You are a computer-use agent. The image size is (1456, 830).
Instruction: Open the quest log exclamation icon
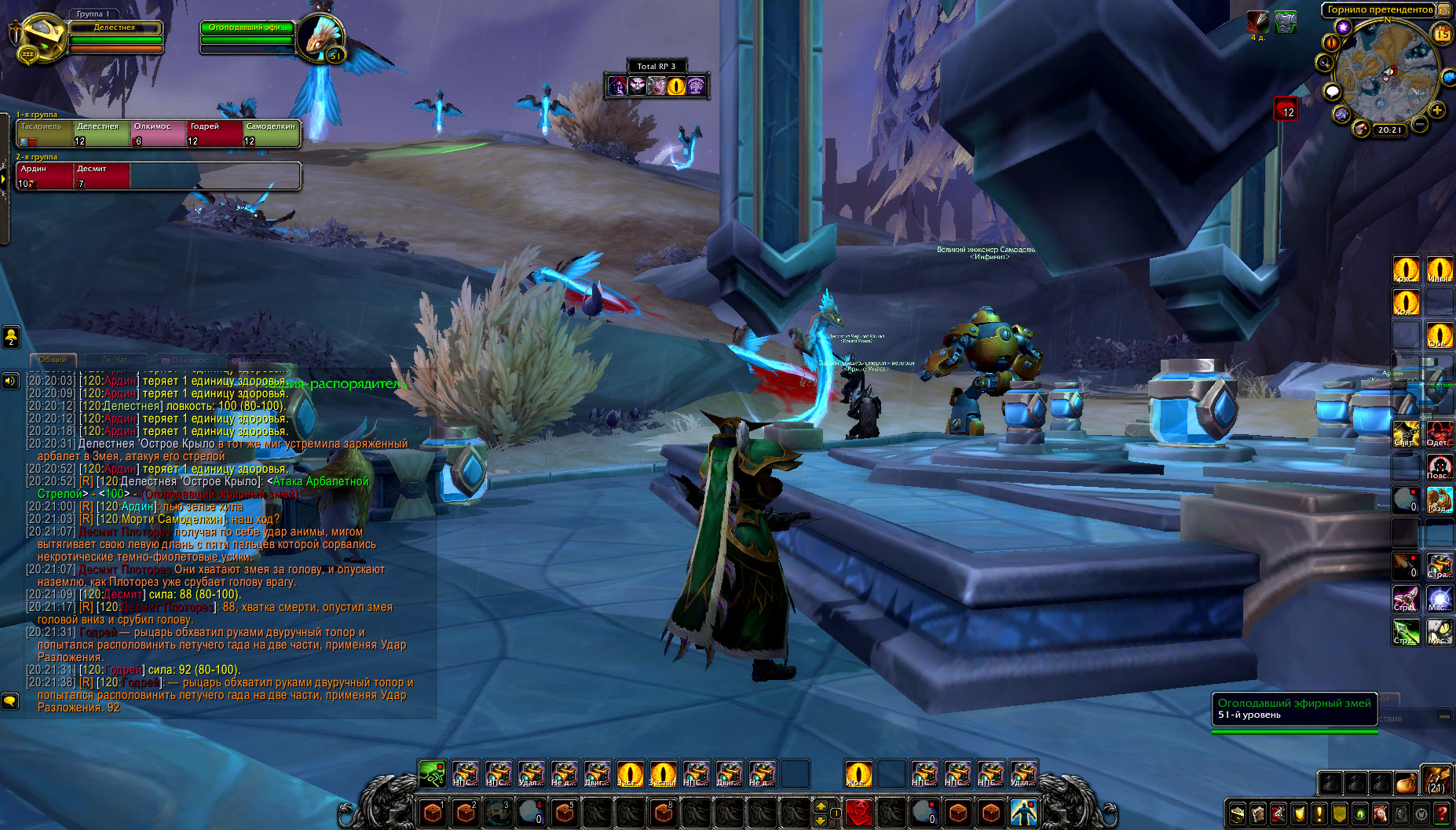click(1319, 814)
